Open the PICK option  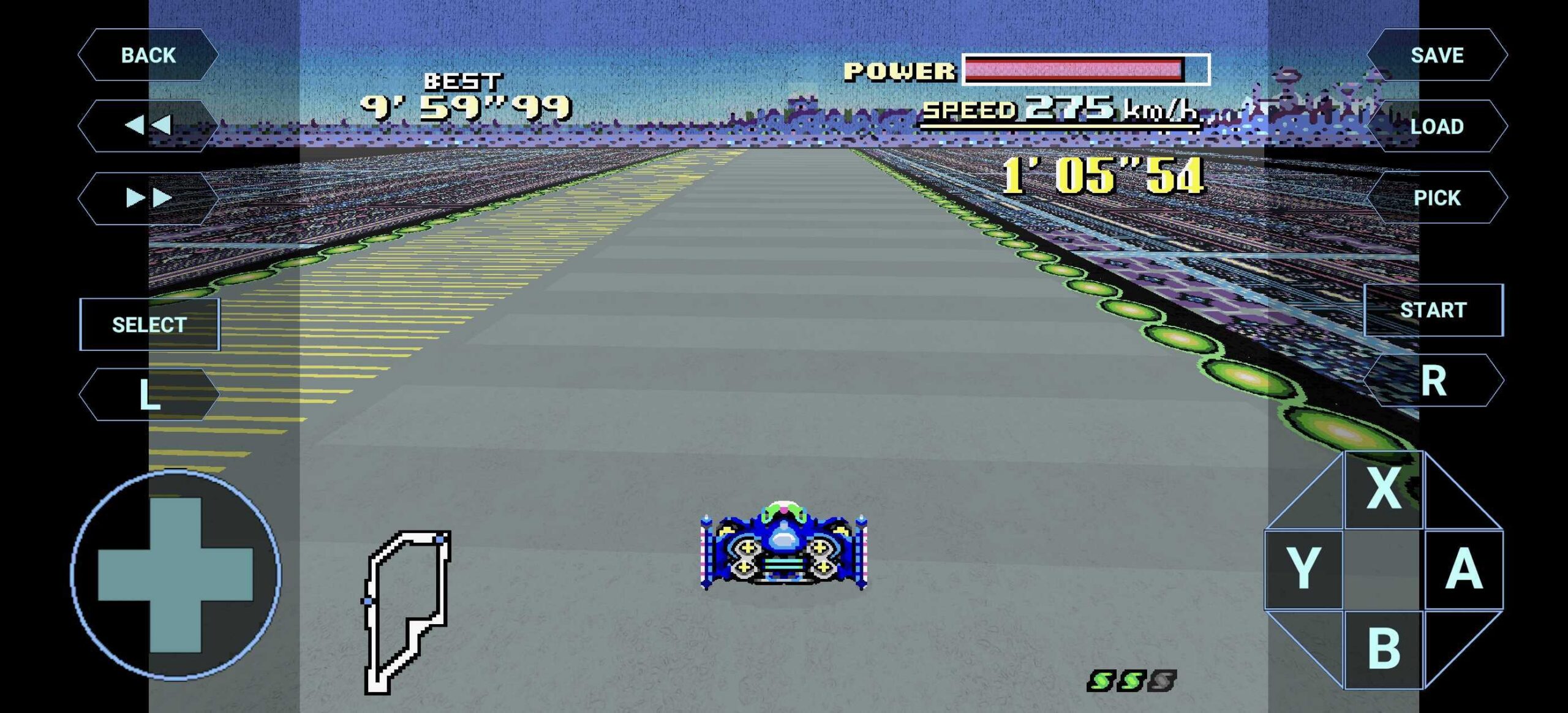[x=1436, y=197]
